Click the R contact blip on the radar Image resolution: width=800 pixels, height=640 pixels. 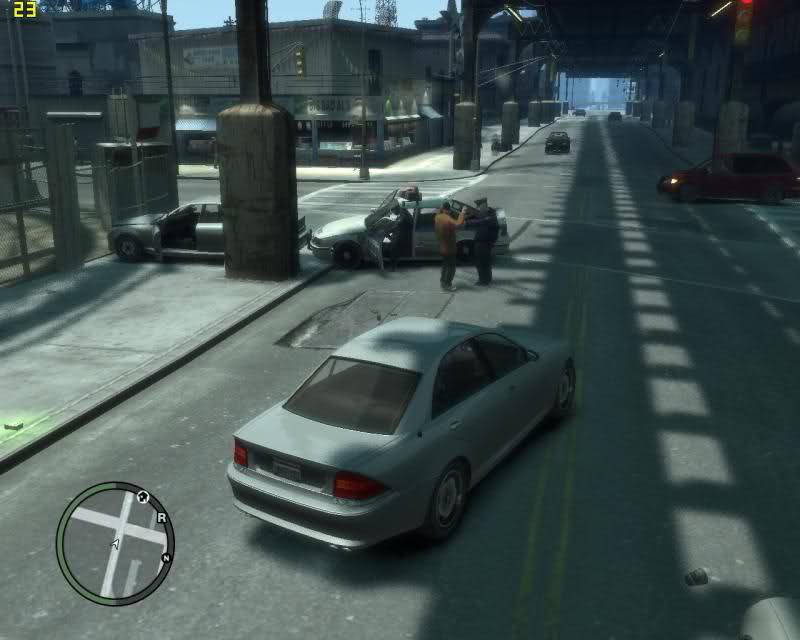(161, 518)
